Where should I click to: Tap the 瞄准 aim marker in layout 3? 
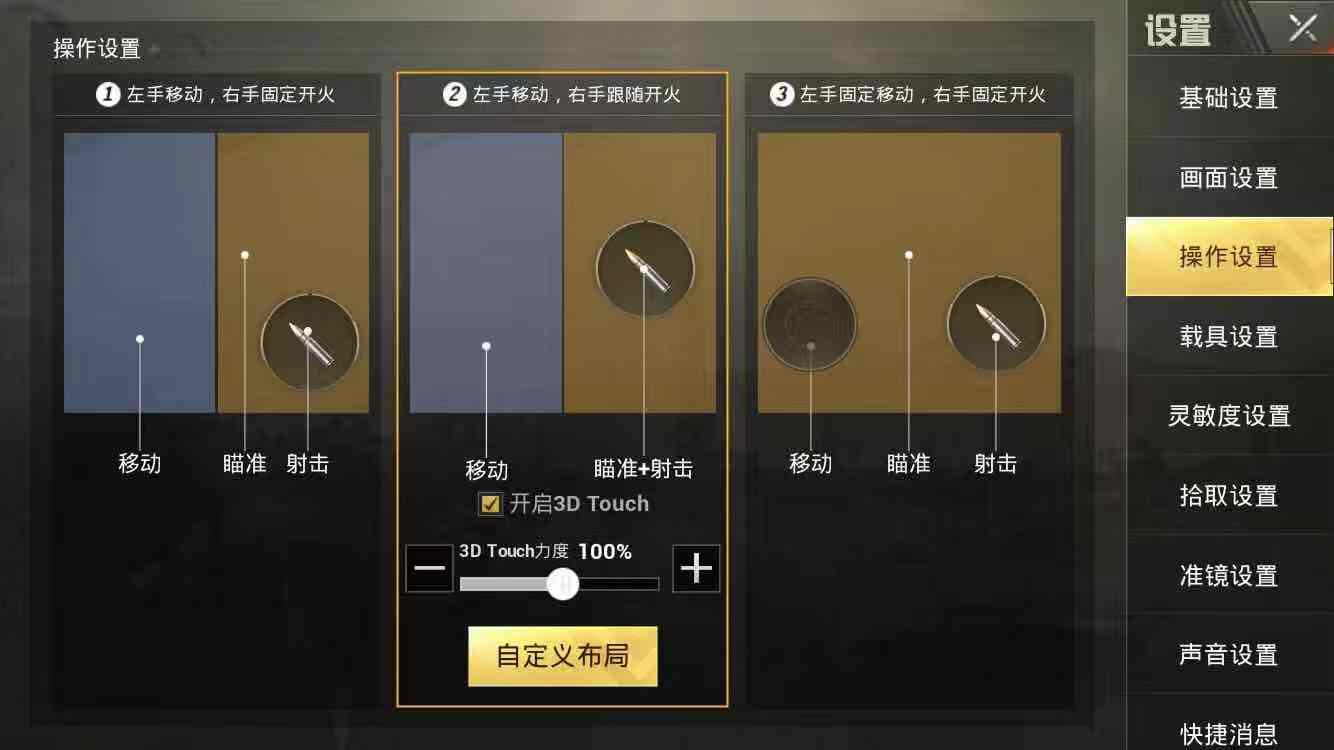908,255
